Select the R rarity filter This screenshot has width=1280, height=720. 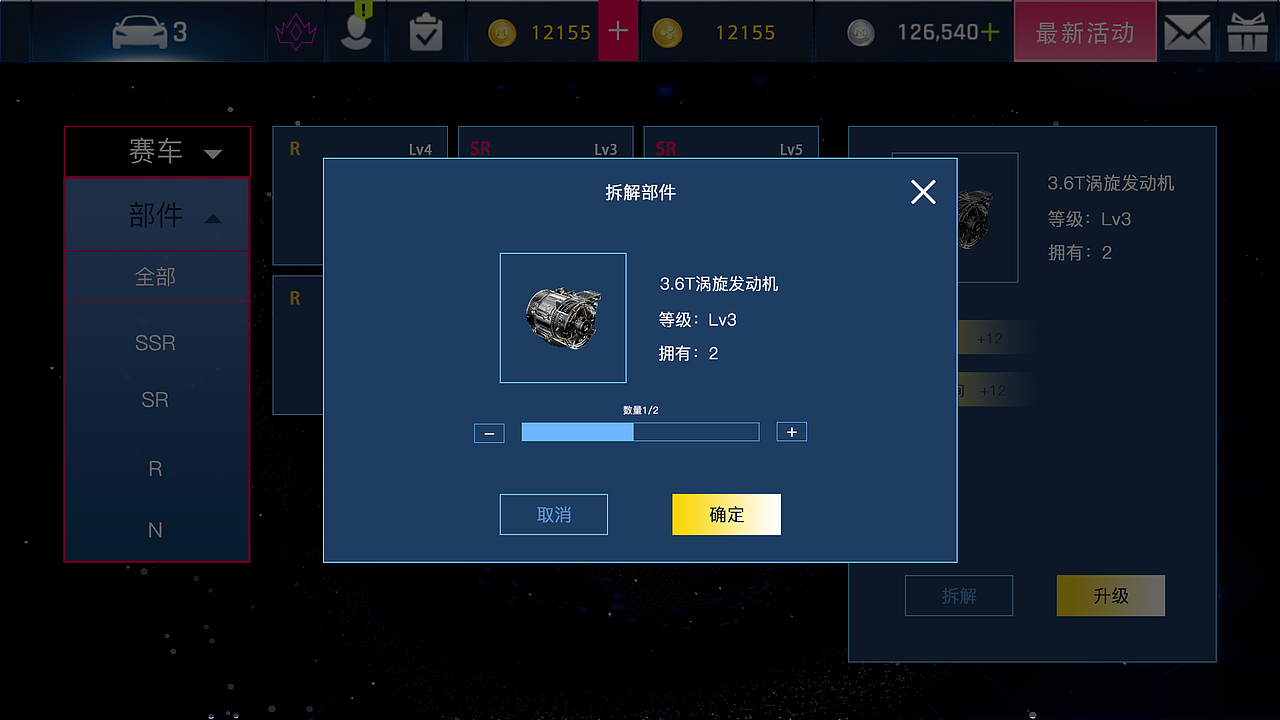[155, 468]
